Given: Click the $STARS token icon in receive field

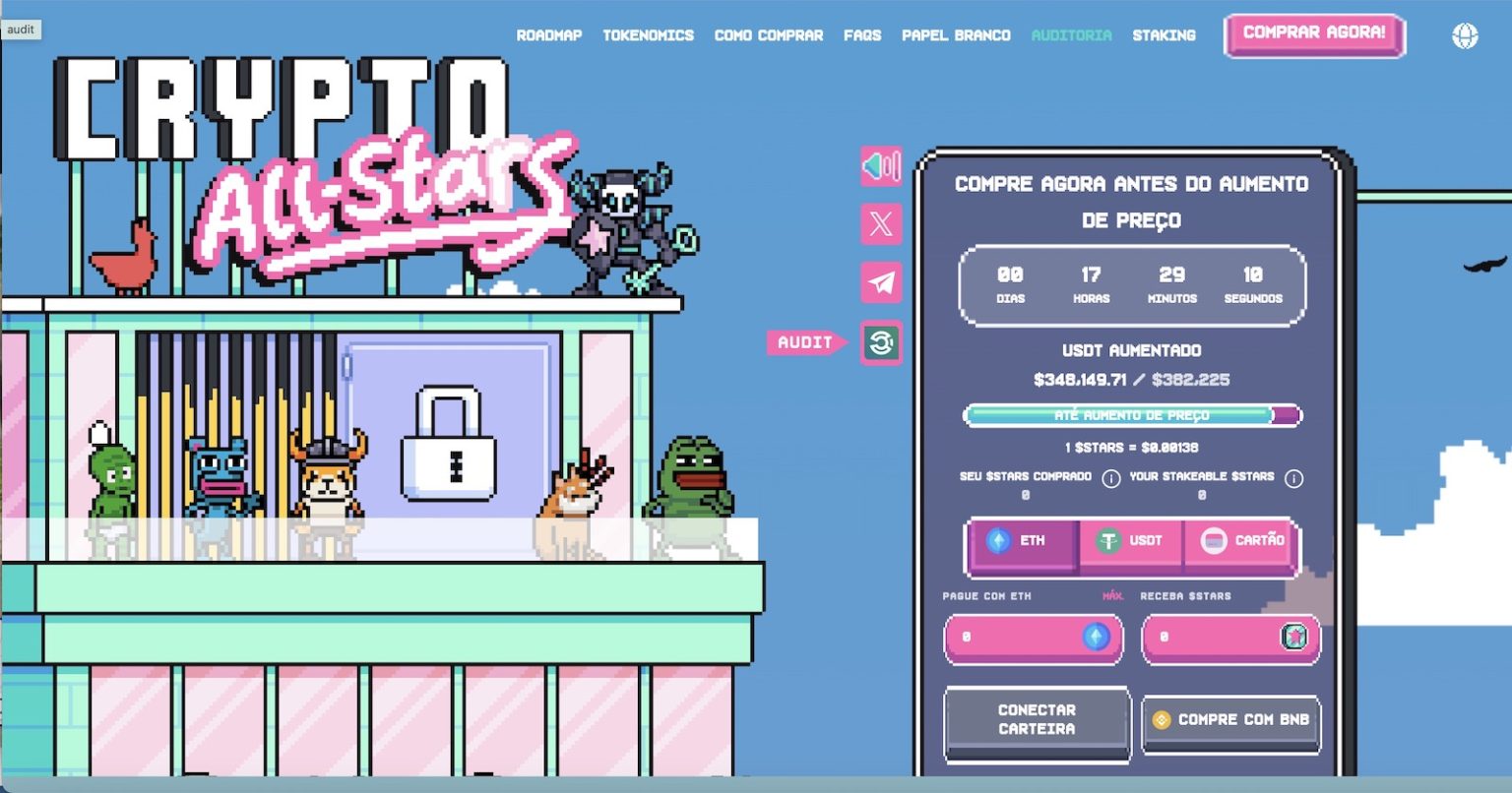Looking at the screenshot, I should point(1296,639).
